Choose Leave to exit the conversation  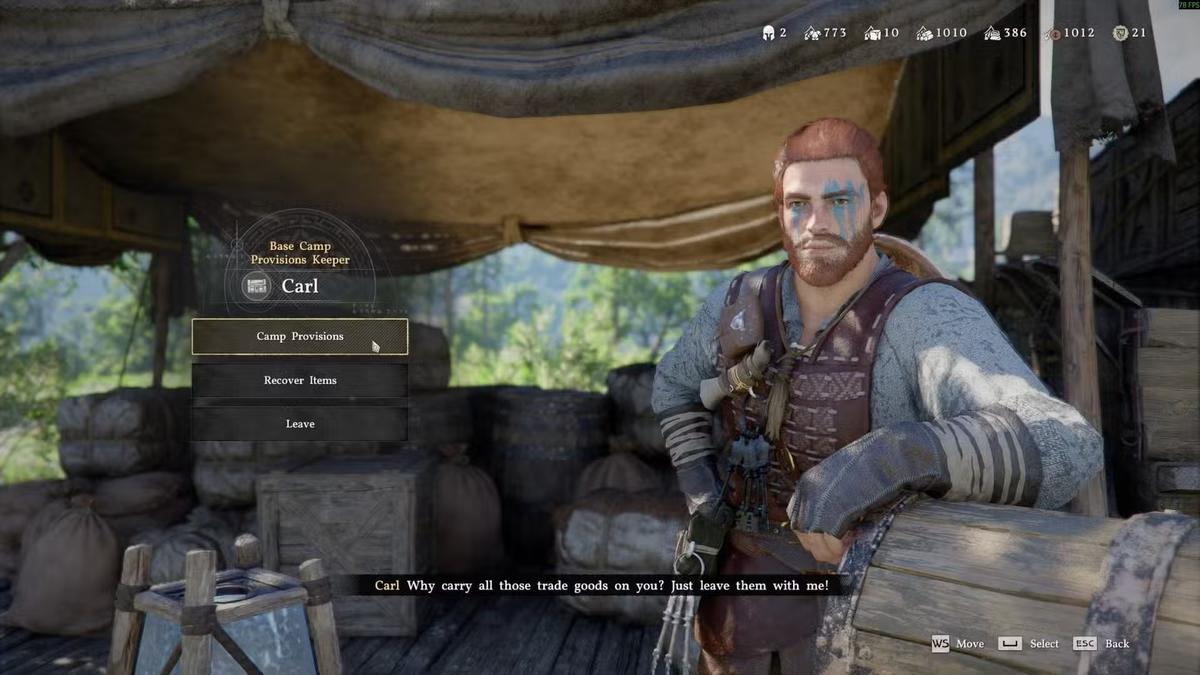click(300, 424)
